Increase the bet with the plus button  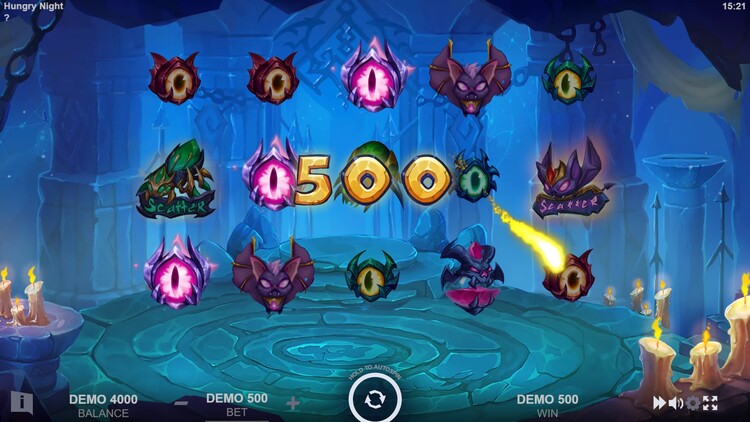(293, 403)
